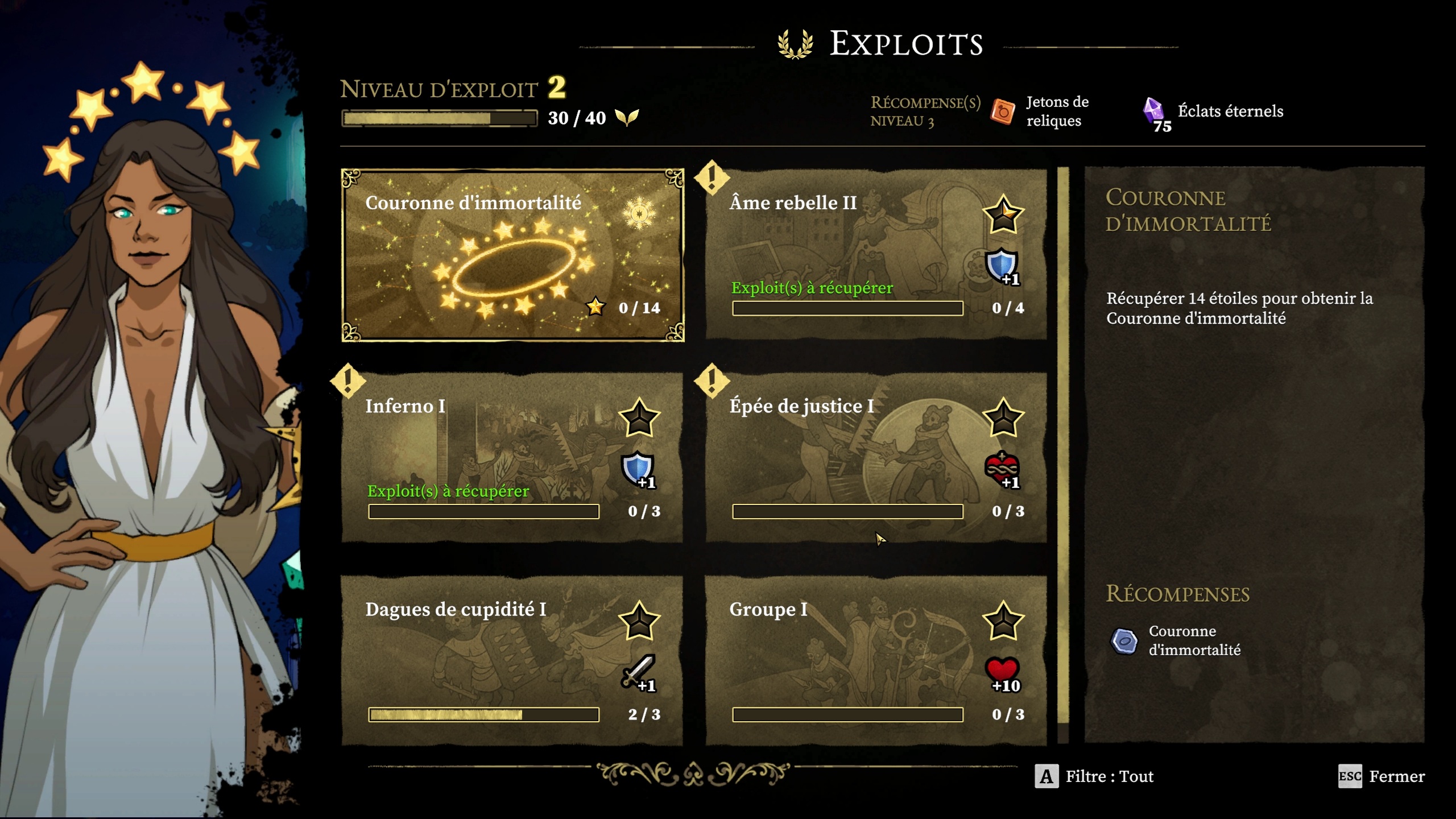Click the exclamation badge on Âme rebelle II
Screen dimensions: 1456x819
713,180
